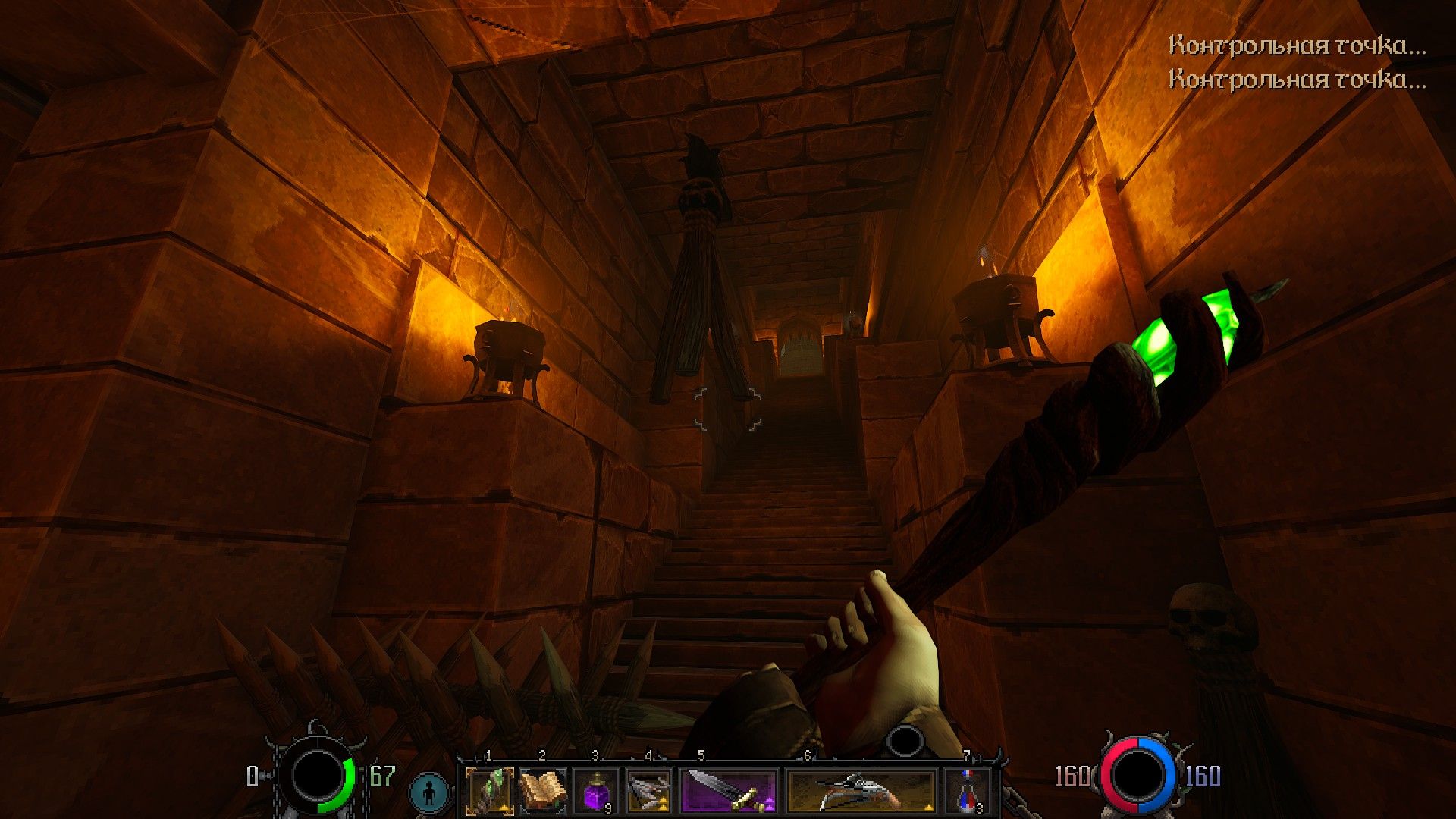The width and height of the screenshot is (1456, 819).
Task: Select the green gem staff slot
Action: [489, 791]
